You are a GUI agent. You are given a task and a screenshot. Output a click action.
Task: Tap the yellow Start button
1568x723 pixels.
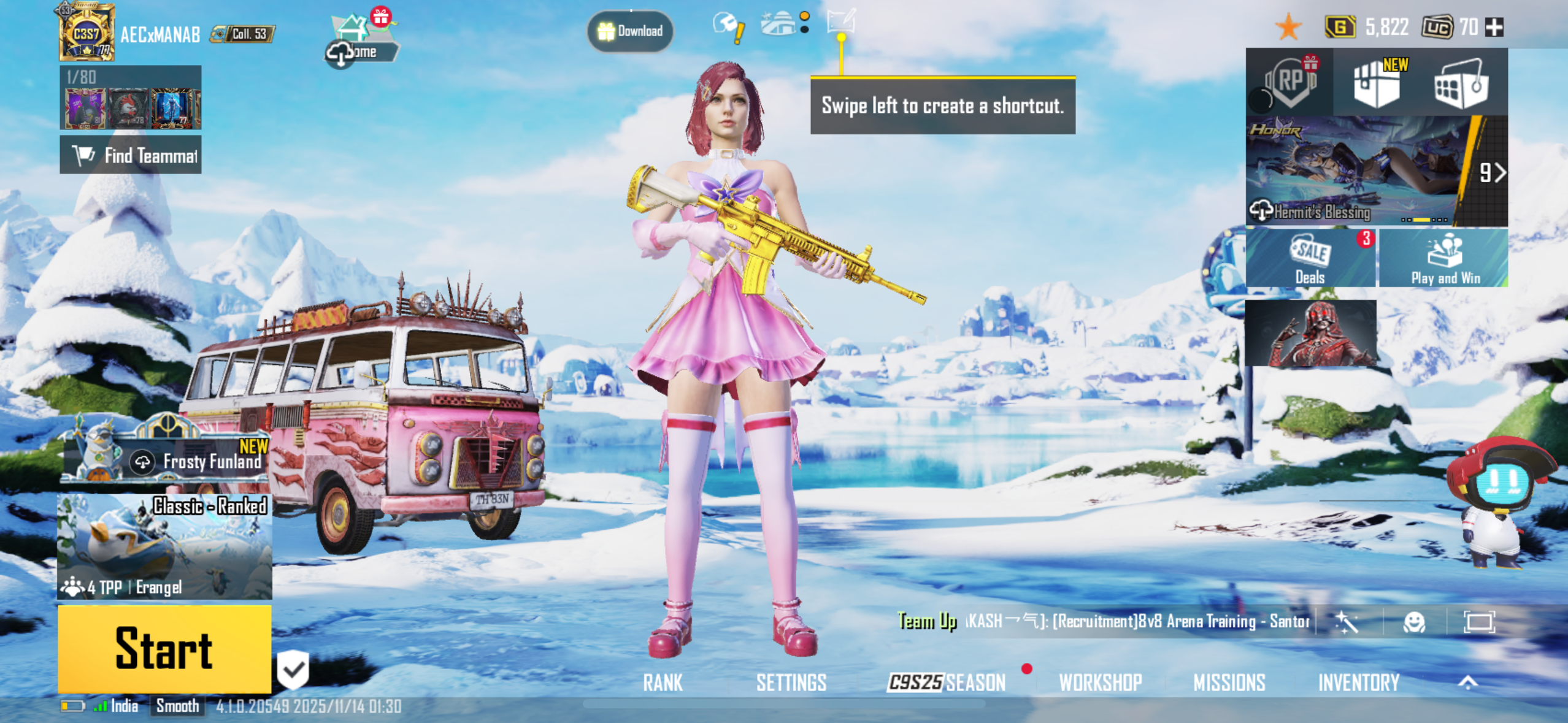pos(164,649)
